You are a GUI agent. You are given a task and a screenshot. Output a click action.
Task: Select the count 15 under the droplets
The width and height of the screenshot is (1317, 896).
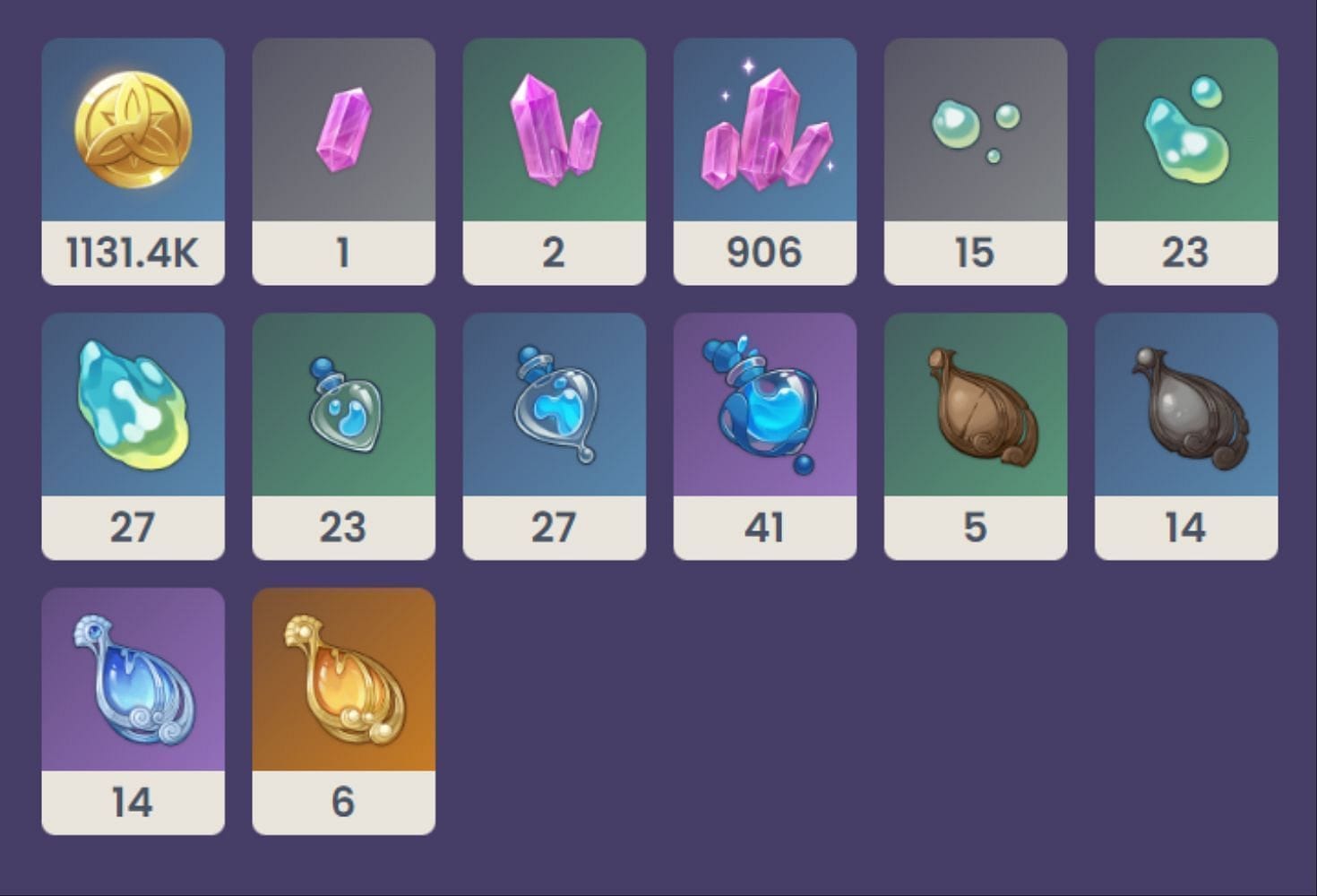[x=976, y=253]
